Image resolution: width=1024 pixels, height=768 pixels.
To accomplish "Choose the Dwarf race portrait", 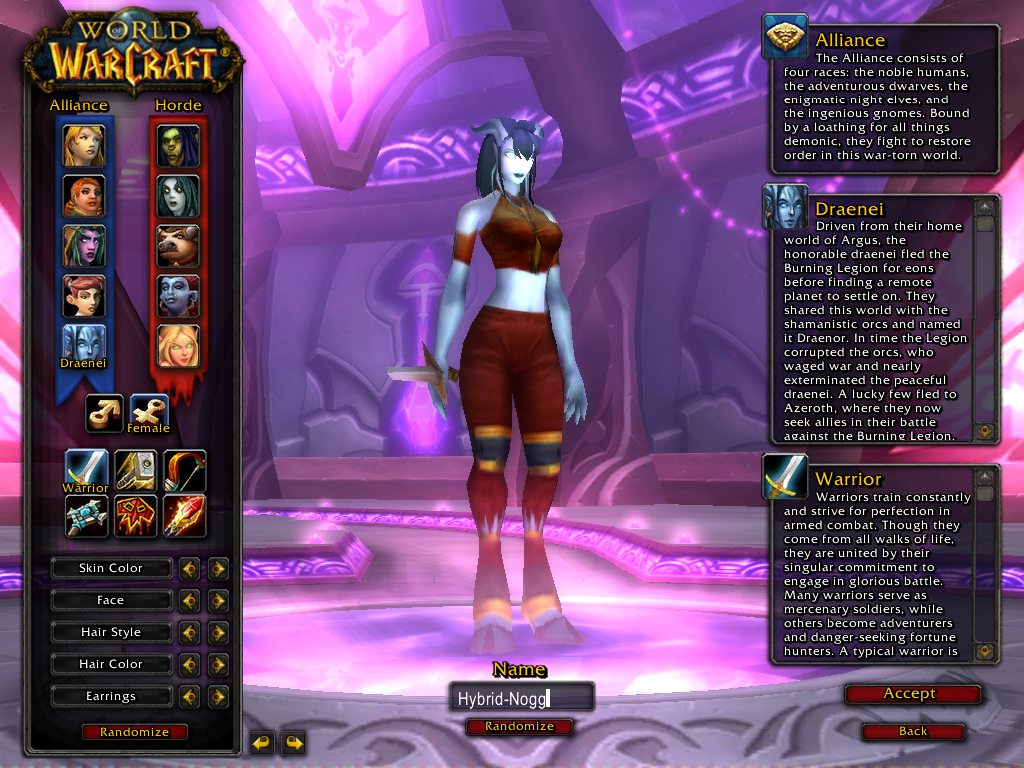I will [85, 196].
